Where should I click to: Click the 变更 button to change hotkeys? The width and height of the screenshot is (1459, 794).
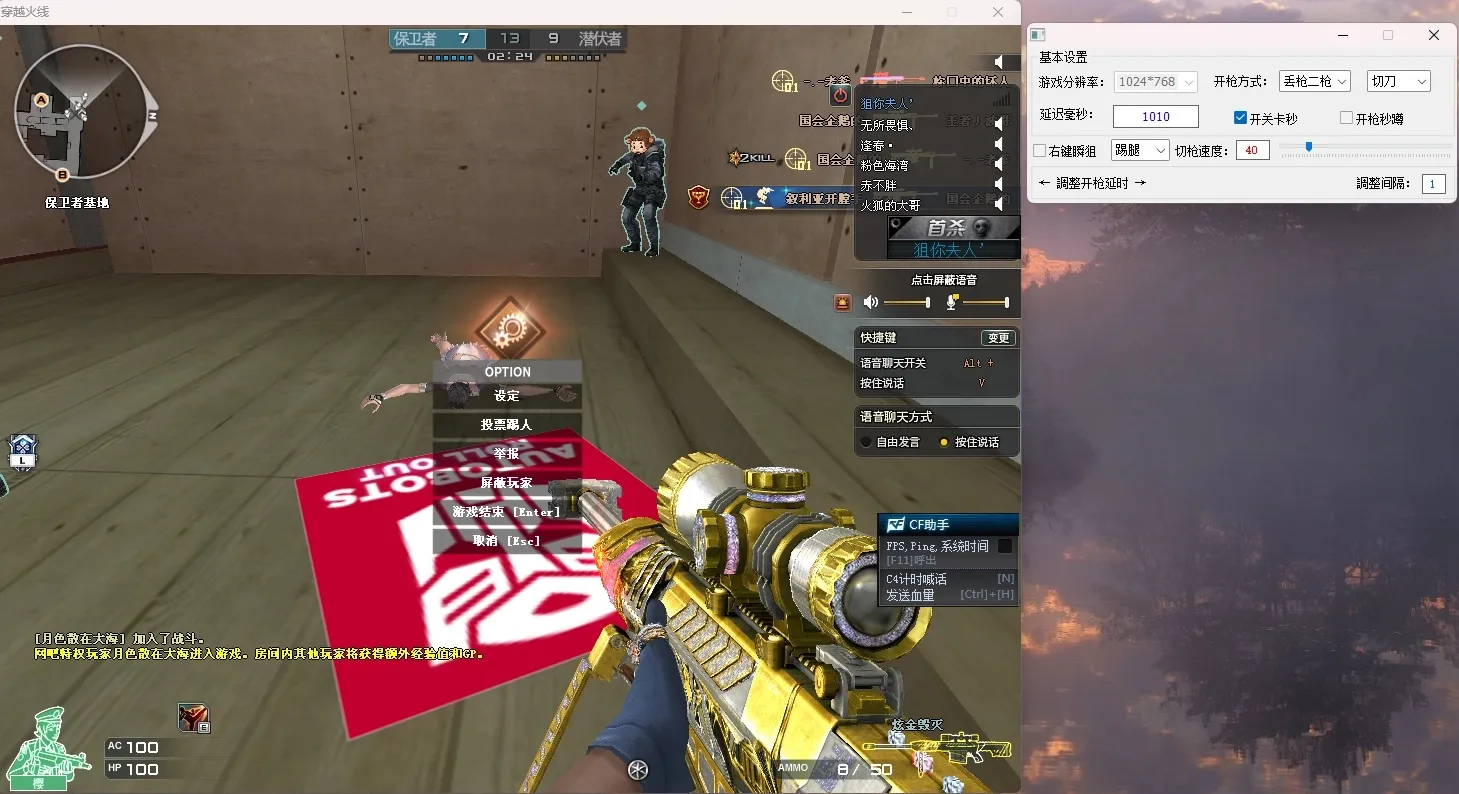pyautogui.click(x=999, y=337)
